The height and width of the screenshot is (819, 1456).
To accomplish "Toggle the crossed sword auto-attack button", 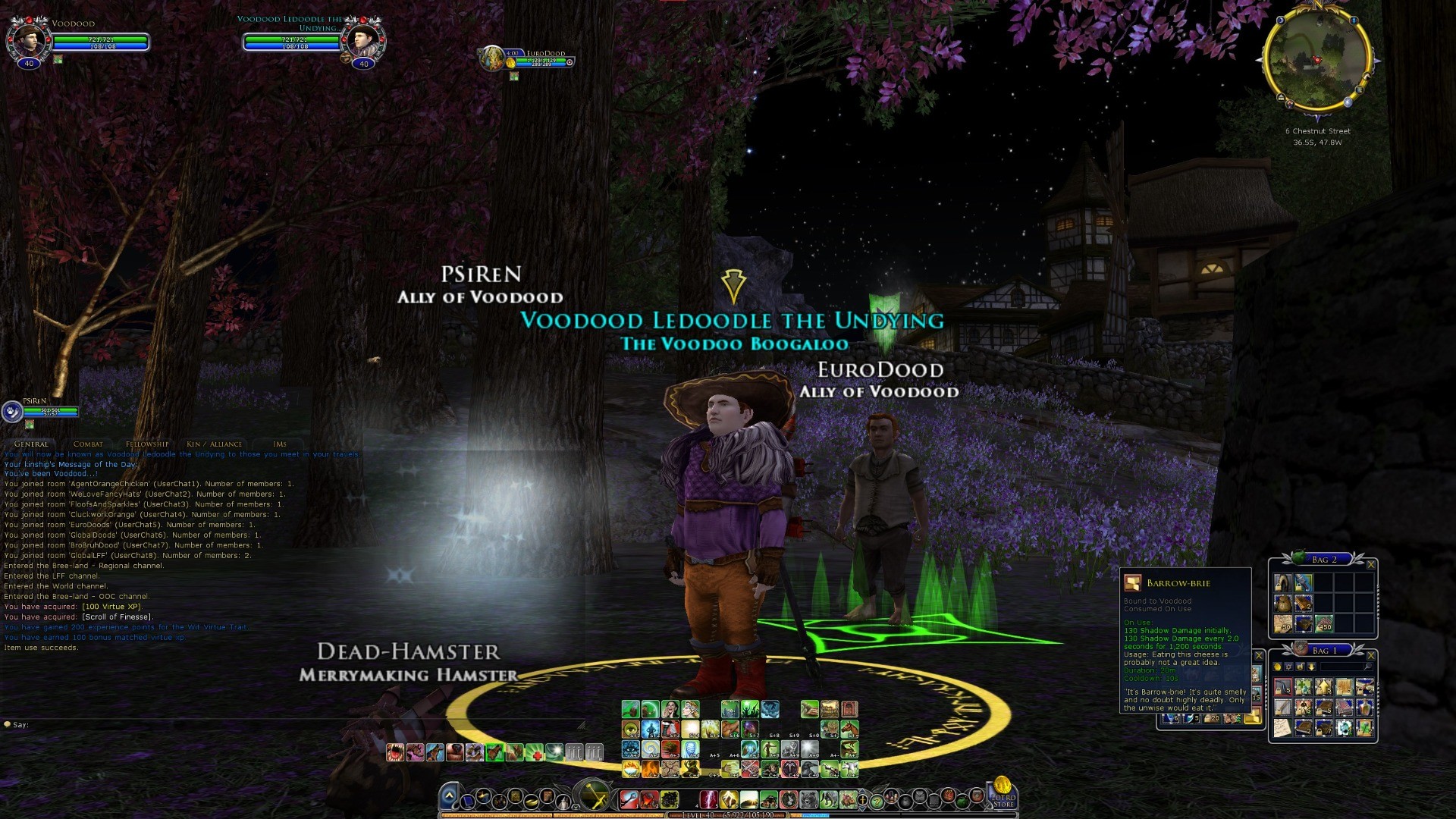I will [x=593, y=796].
